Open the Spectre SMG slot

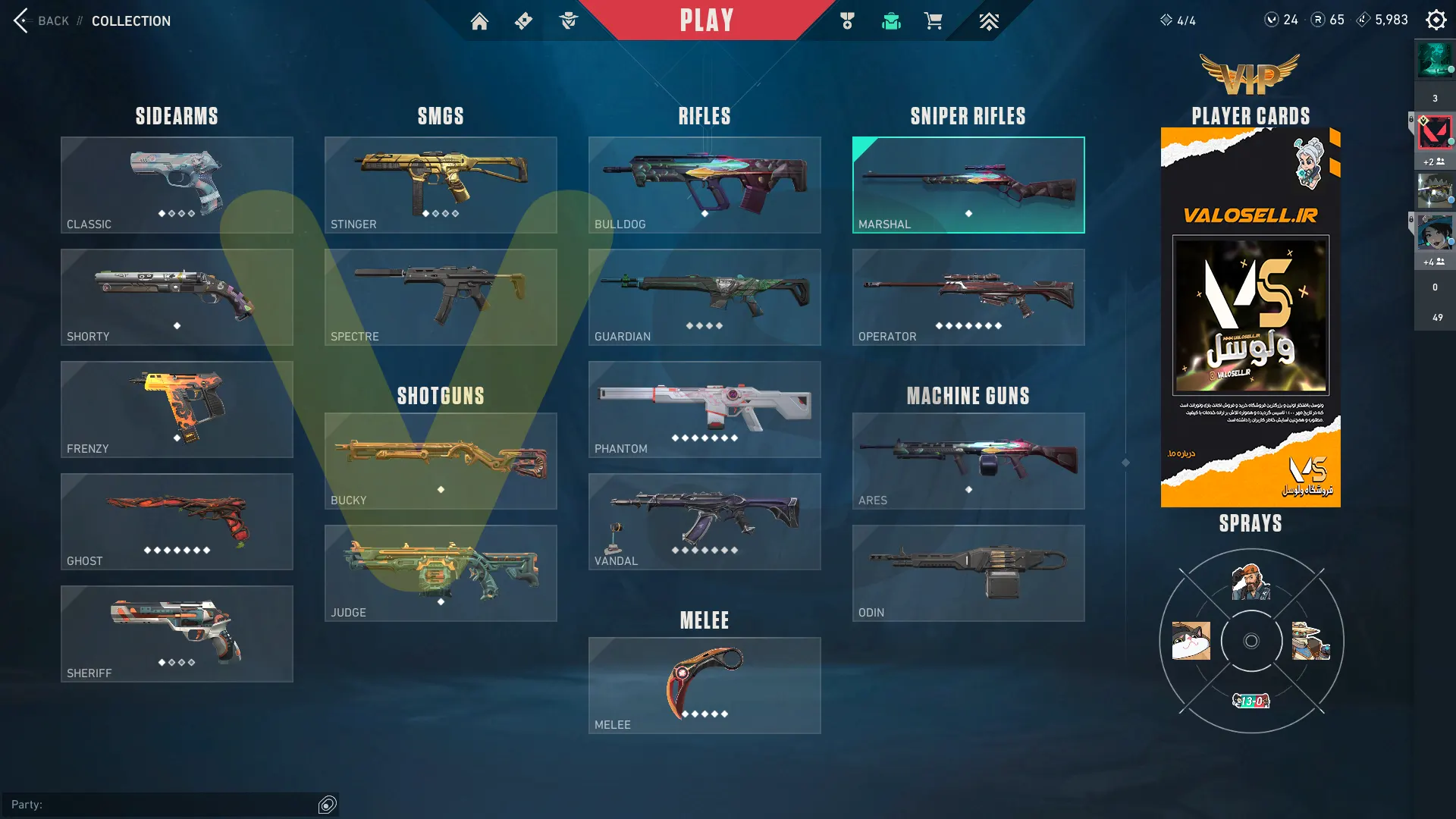coord(441,297)
